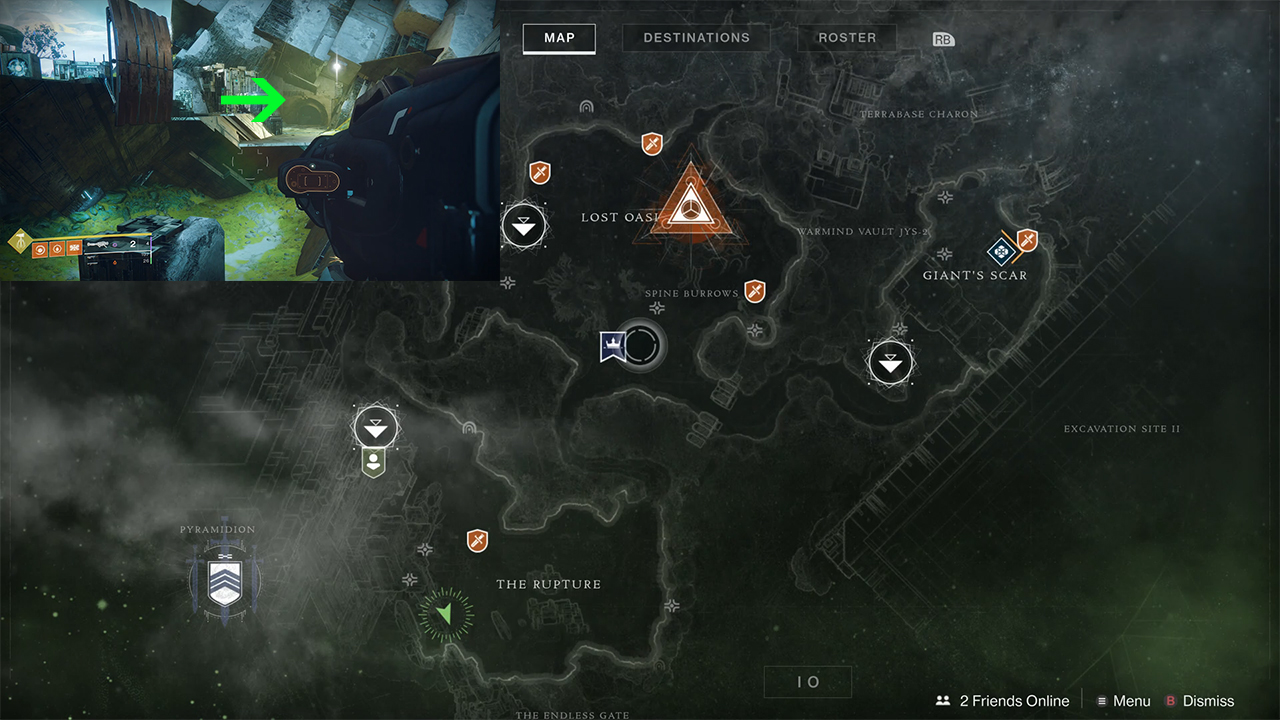Screen dimensions: 1280x720
Task: Click the quest crown banner near Spine Burrows
Action: click(x=615, y=345)
